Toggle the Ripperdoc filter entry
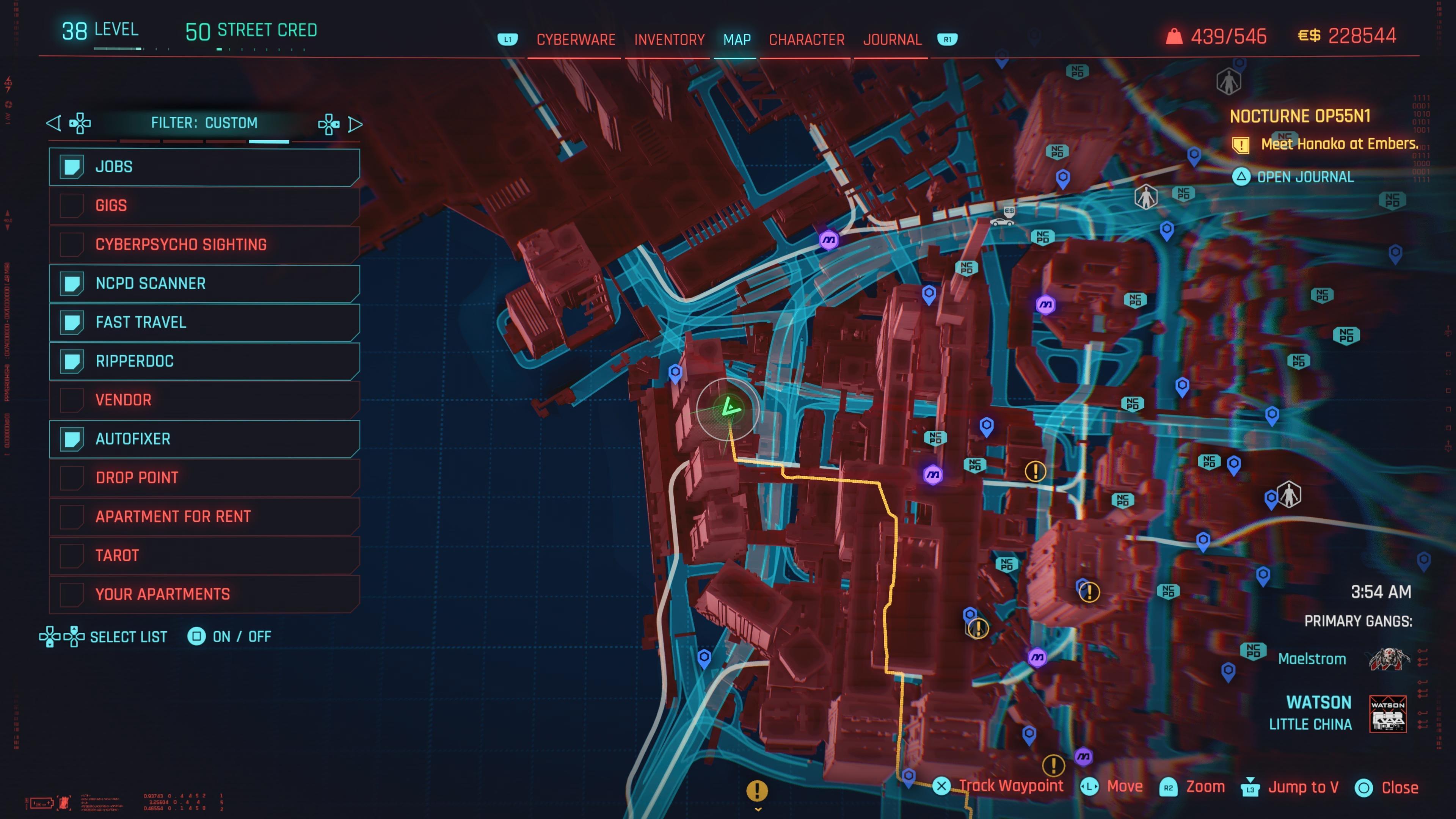This screenshot has height=819, width=1456. pos(204,361)
